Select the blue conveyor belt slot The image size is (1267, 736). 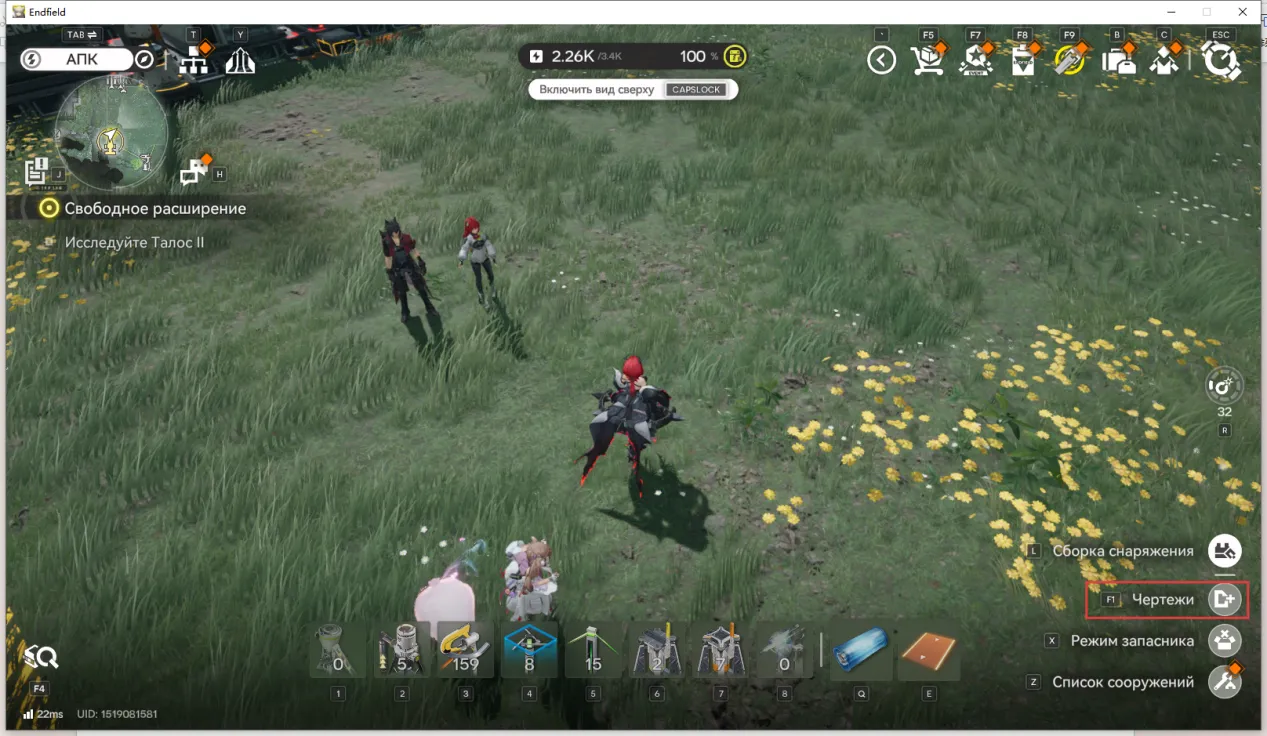click(861, 651)
